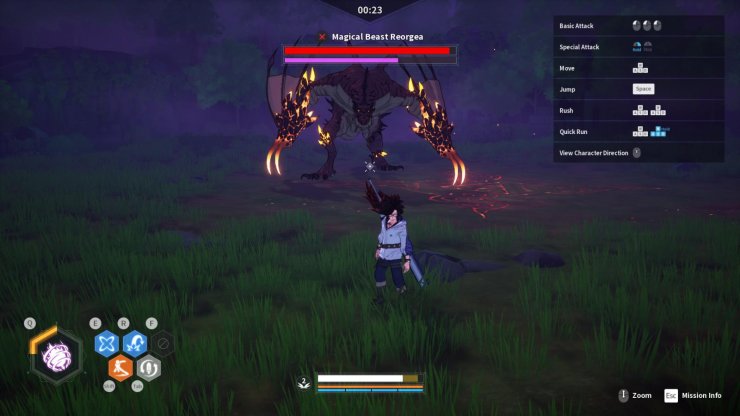
Task: Activate the purple swirling orb ultimate skill
Action: point(57,356)
